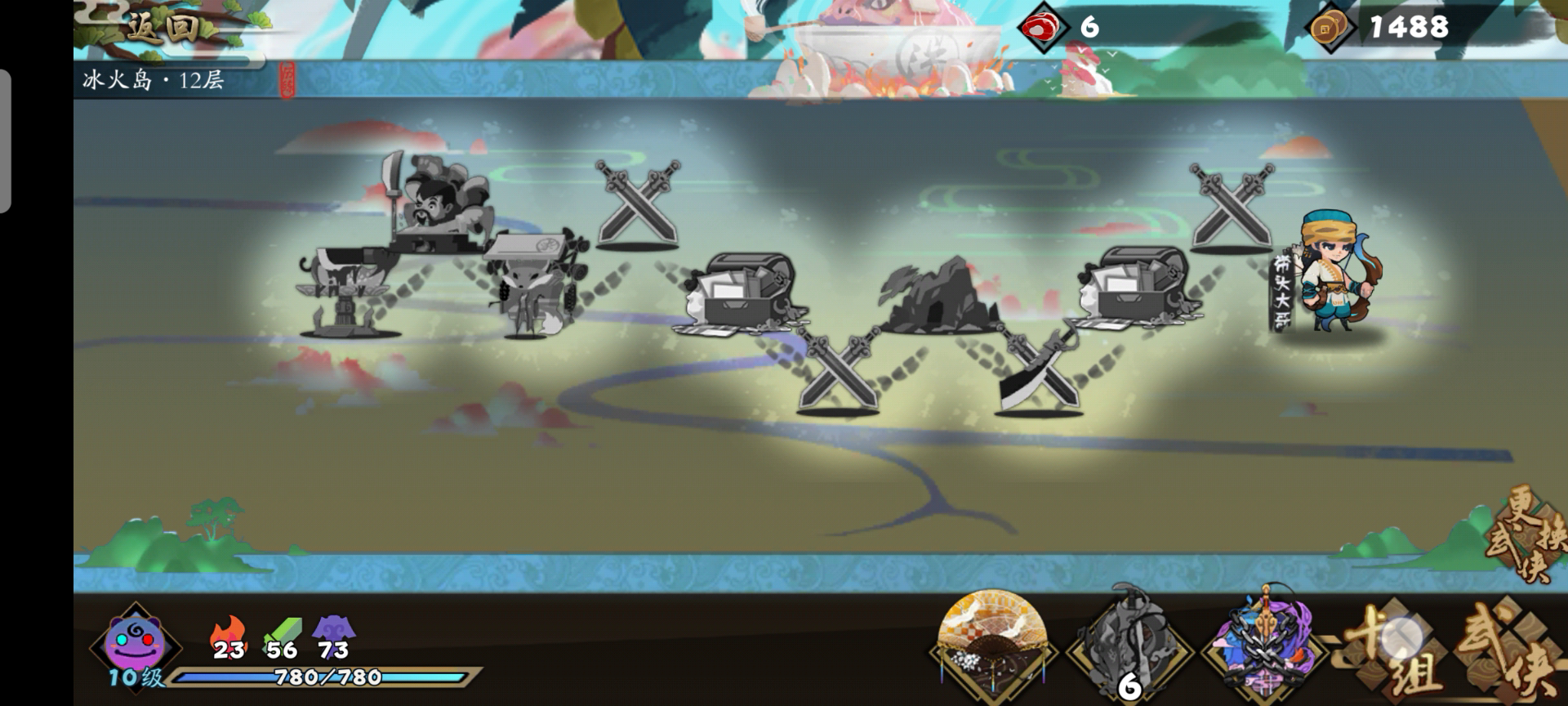Tap the 返回 back button
This screenshot has height=706, width=1568.
click(162, 29)
